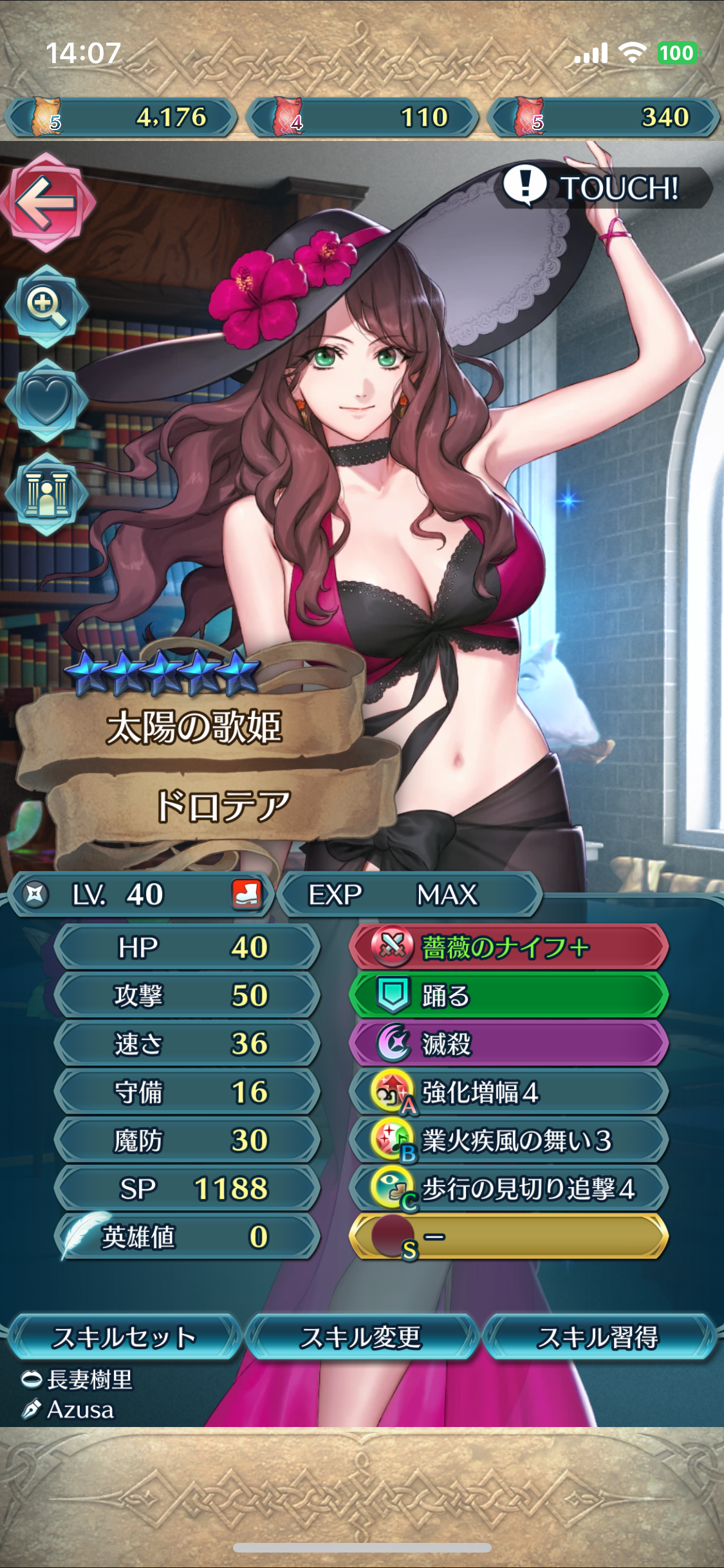This screenshot has width=724, height=1568.
Task: Tap the HP 40 stat row
Action: pyautogui.click(x=187, y=947)
